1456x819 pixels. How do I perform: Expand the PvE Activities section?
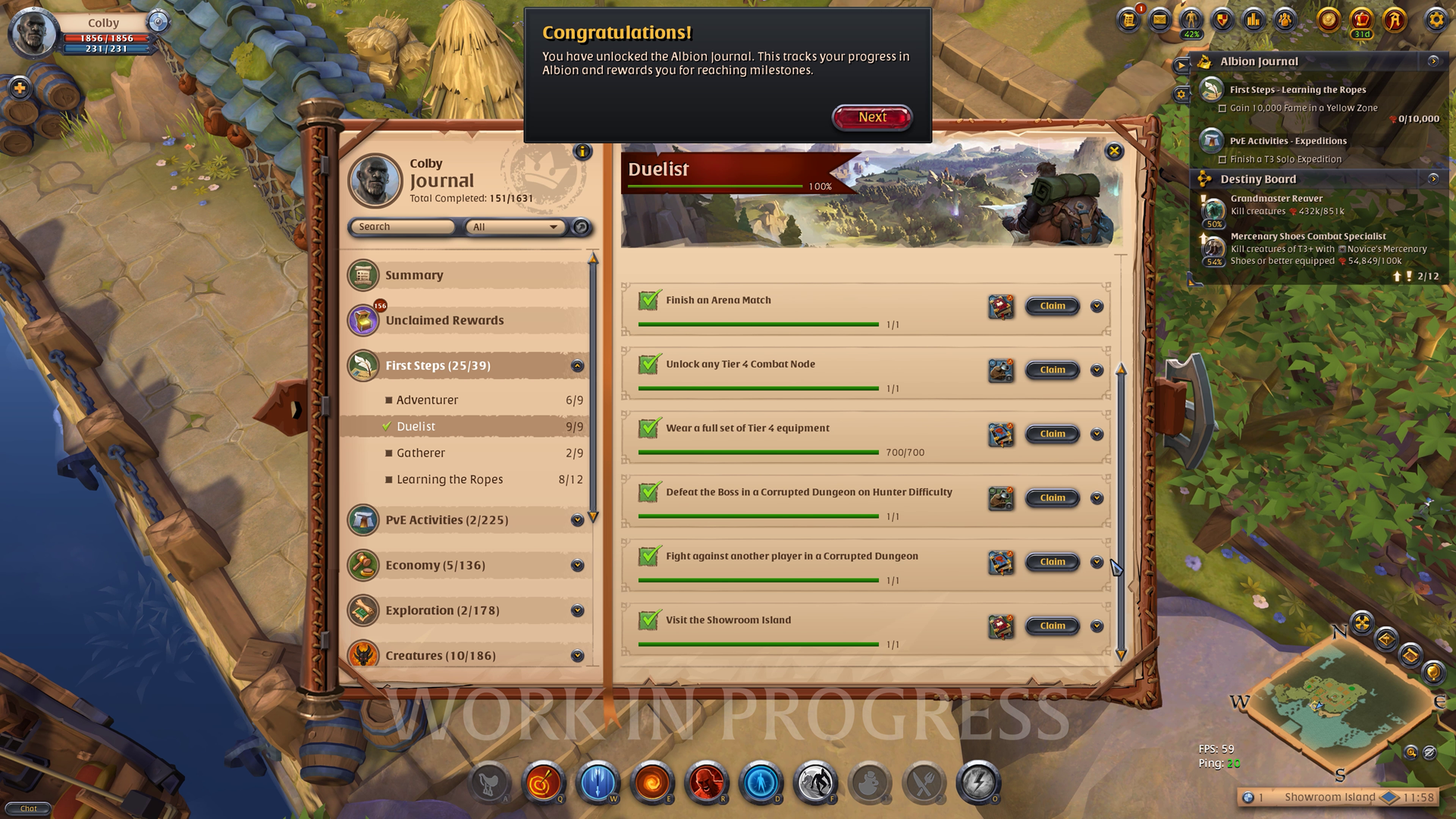point(577,520)
